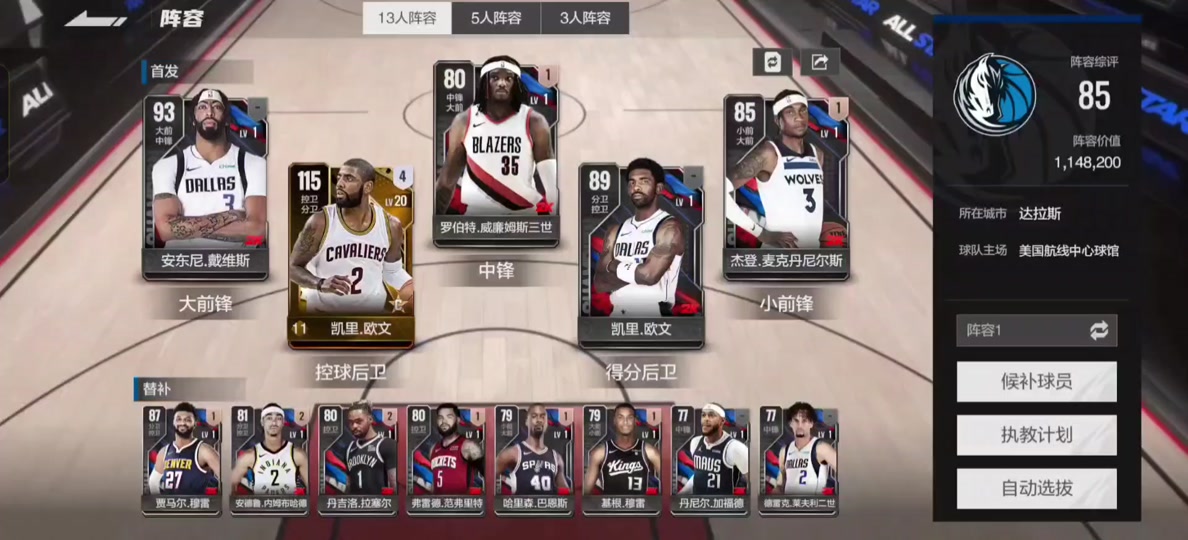1188x540 pixels.
Task: Pick the Rockets VanVleet bench card
Action: click(446, 459)
